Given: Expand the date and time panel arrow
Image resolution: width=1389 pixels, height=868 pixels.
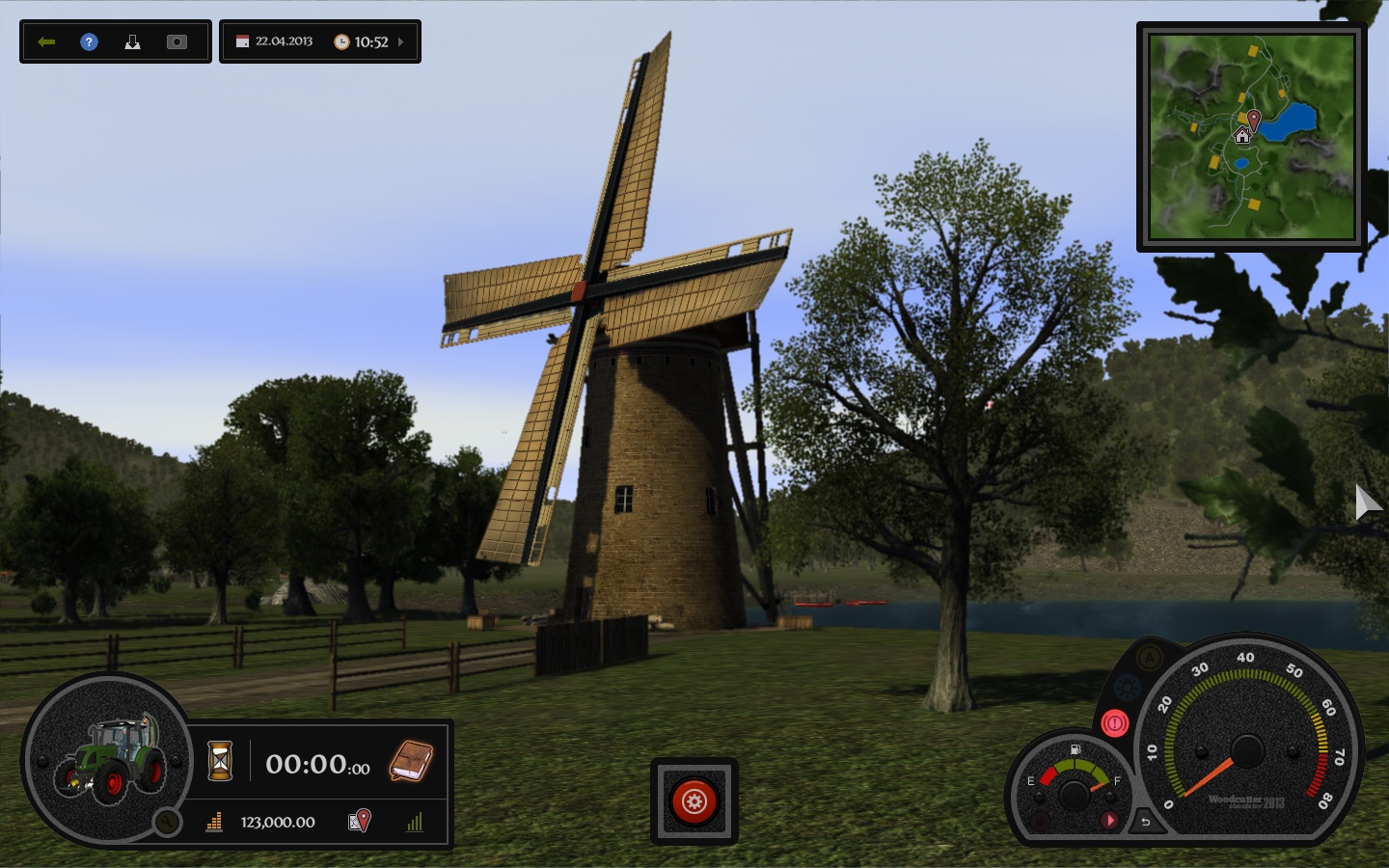Looking at the screenshot, I should tap(401, 41).
